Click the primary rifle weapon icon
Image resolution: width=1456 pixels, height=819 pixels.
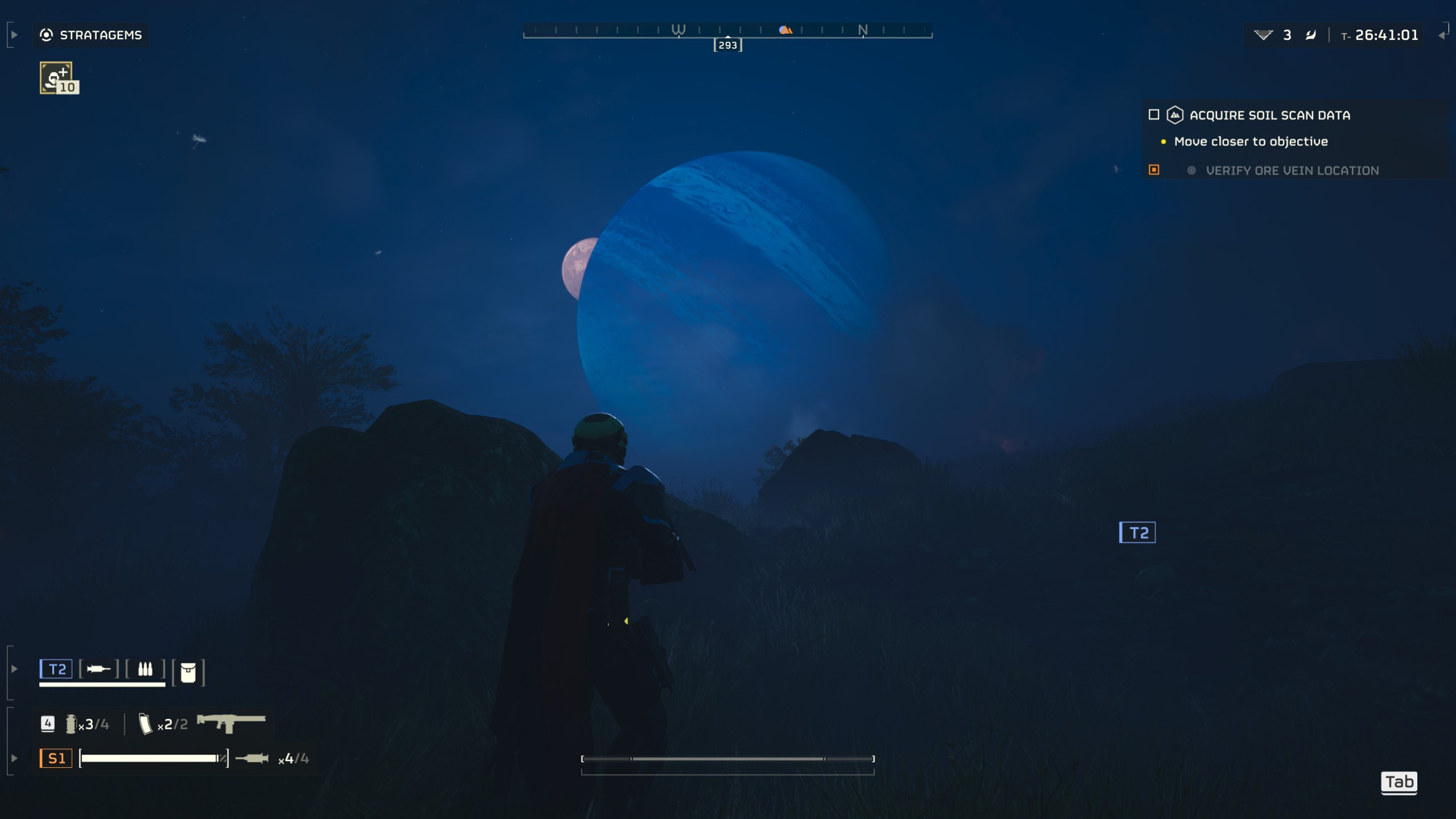click(231, 723)
